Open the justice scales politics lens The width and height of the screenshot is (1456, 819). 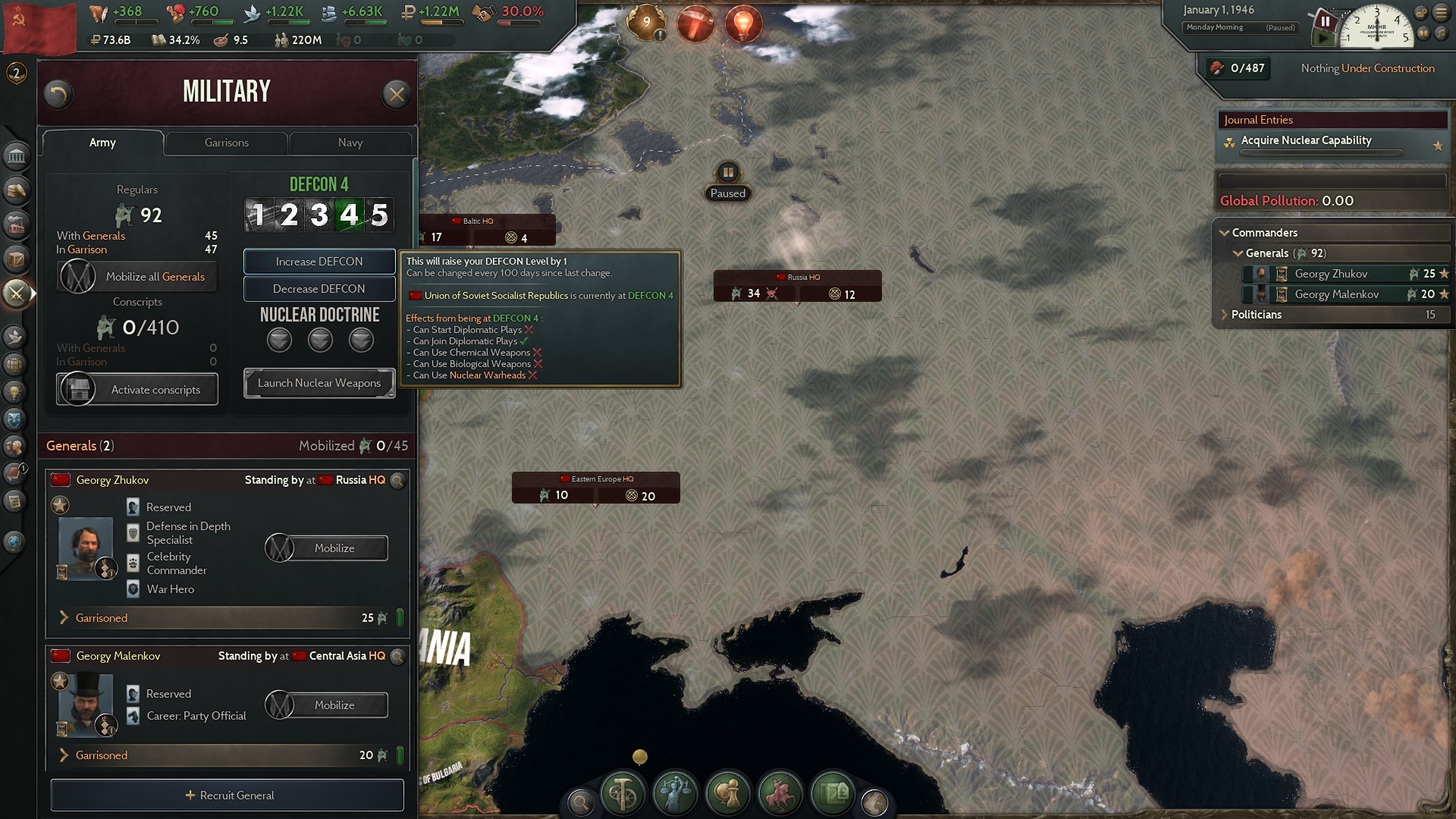coord(675,794)
